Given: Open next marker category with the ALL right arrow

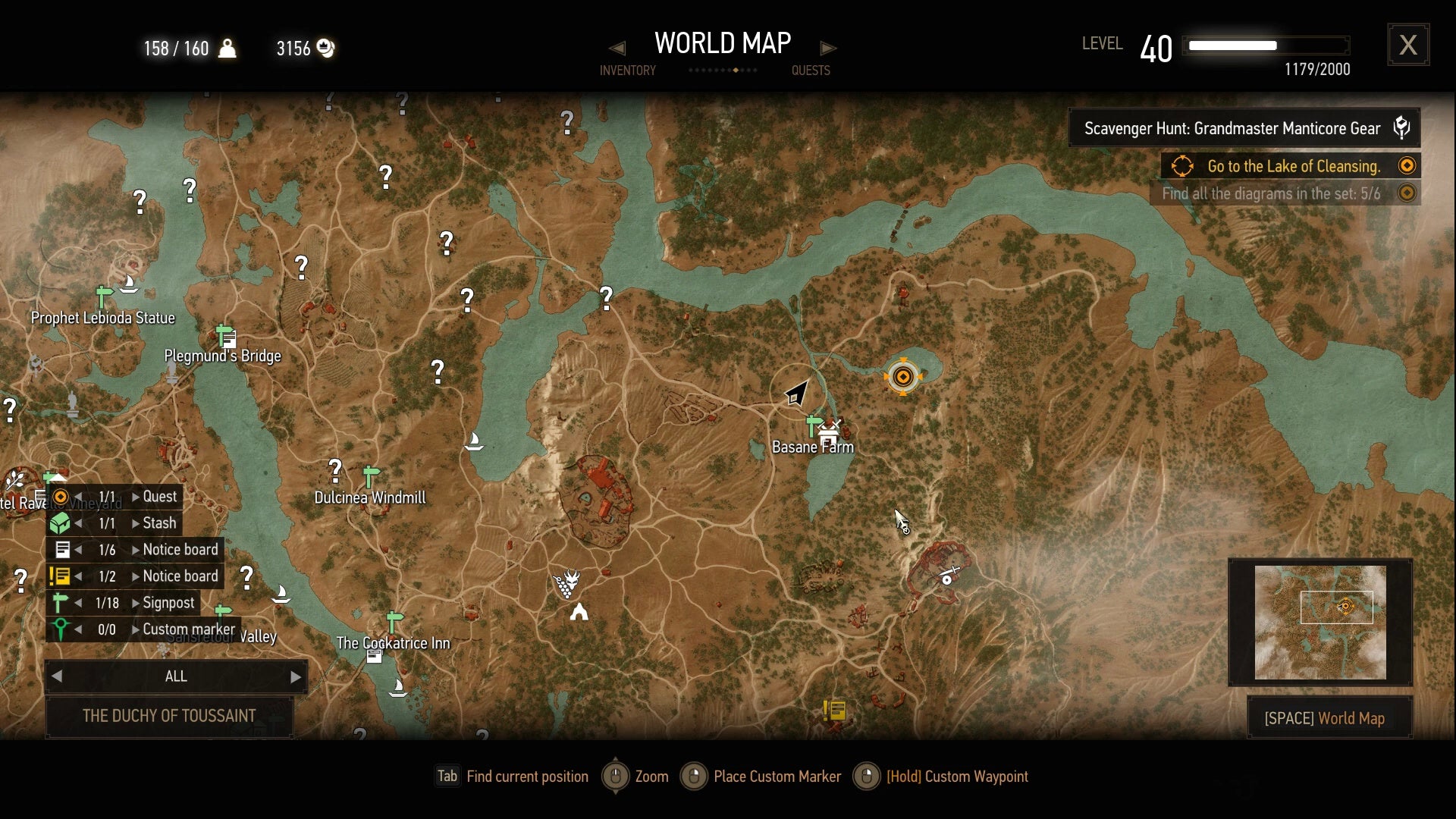Looking at the screenshot, I should [296, 676].
